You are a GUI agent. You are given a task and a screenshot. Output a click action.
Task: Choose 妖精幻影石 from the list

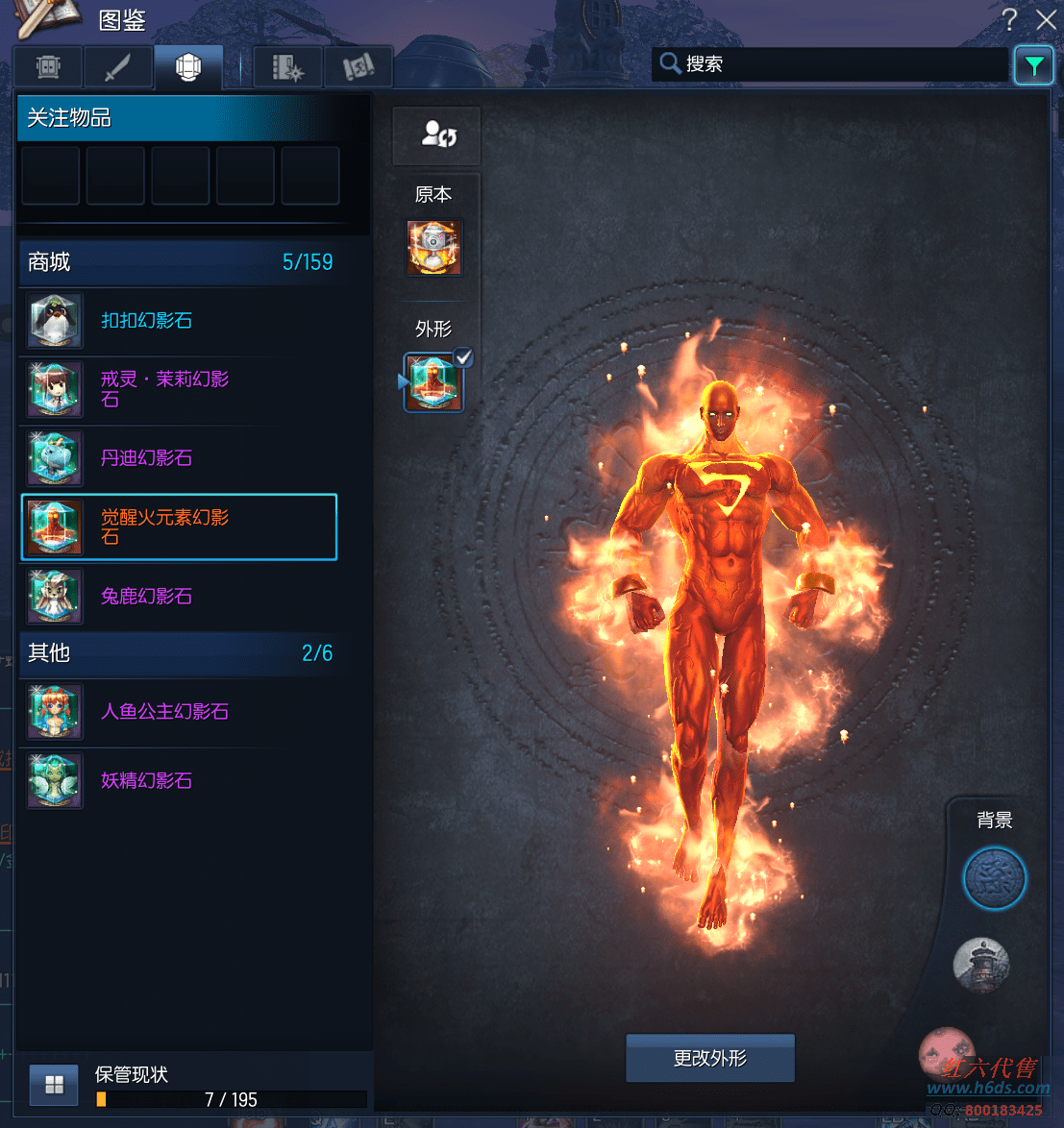179,781
